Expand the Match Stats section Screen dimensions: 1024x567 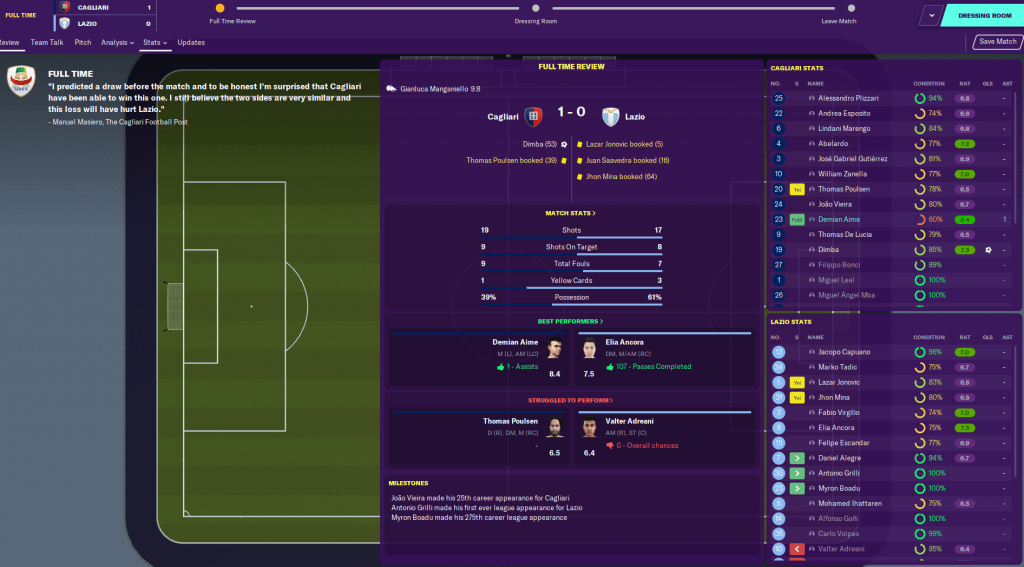(570, 213)
